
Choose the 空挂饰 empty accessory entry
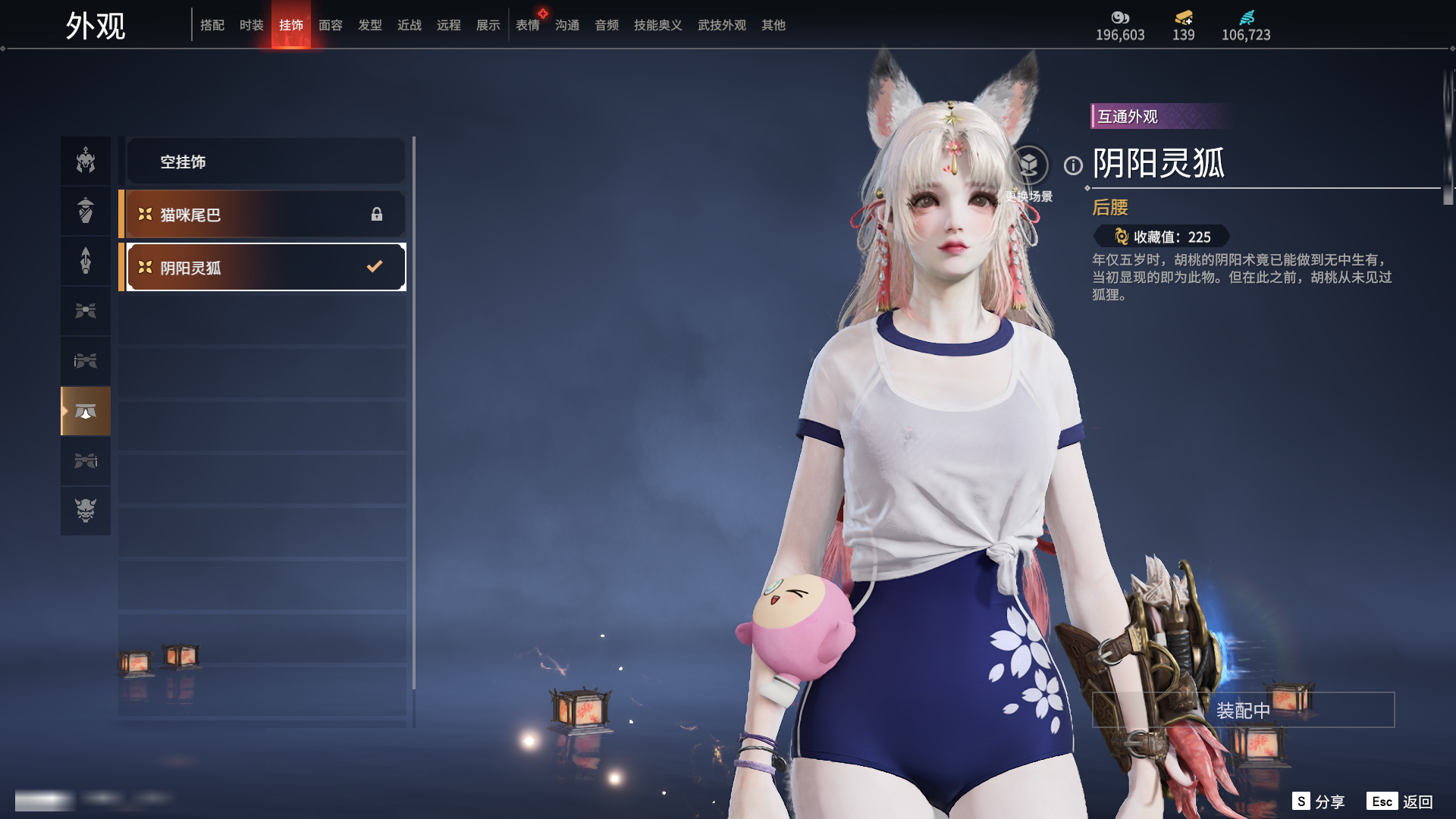(x=265, y=162)
